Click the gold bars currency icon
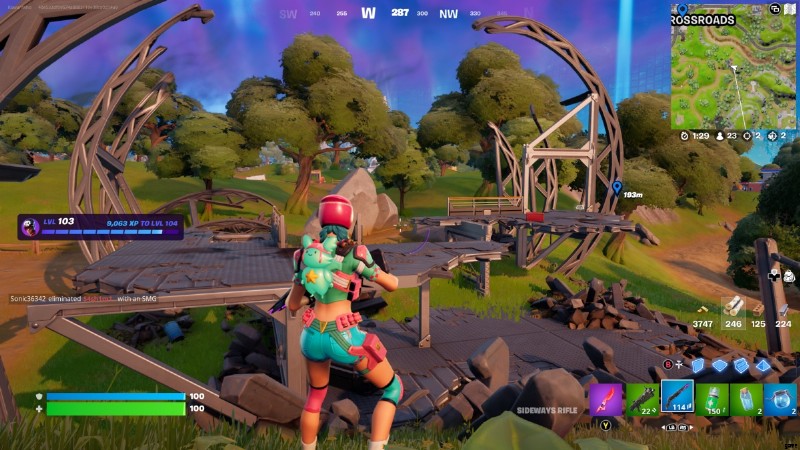Screen dimensions: 800x450 (704, 309)
